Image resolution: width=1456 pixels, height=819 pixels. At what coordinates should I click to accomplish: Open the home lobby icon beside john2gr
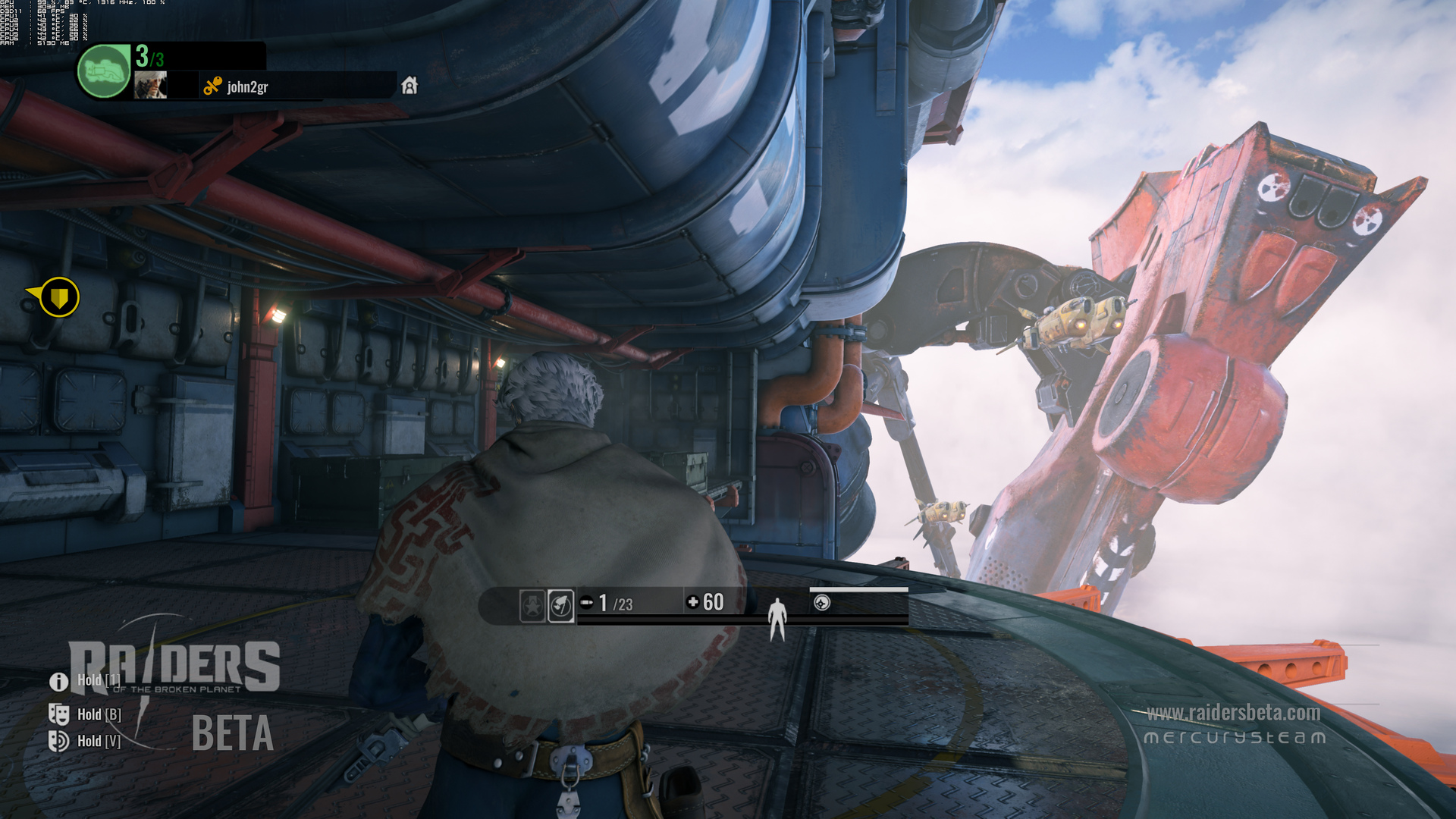tap(409, 85)
